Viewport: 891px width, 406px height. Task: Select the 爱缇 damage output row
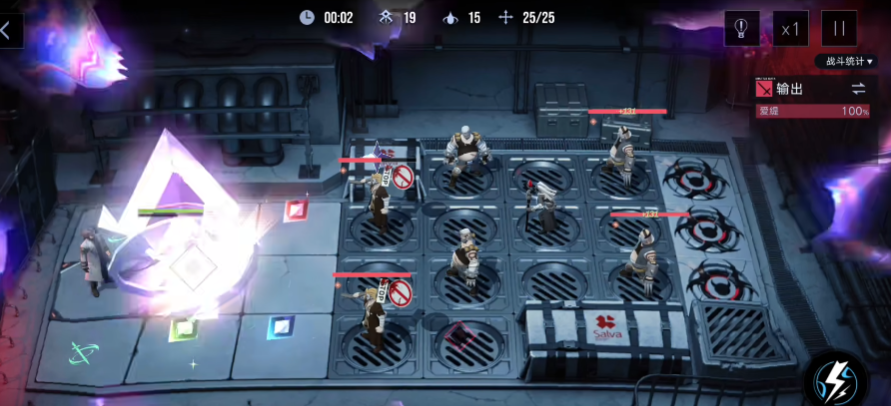[x=813, y=111]
